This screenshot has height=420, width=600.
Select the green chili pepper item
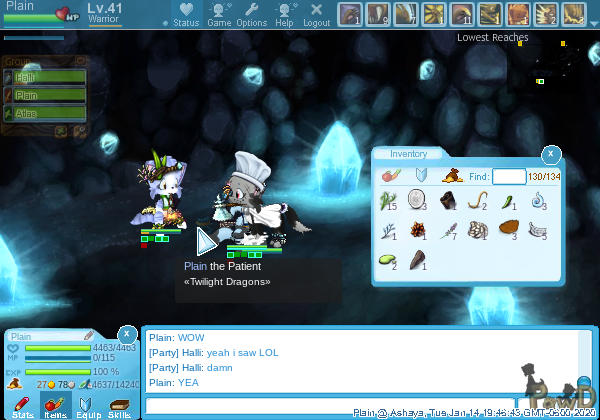tap(508, 202)
